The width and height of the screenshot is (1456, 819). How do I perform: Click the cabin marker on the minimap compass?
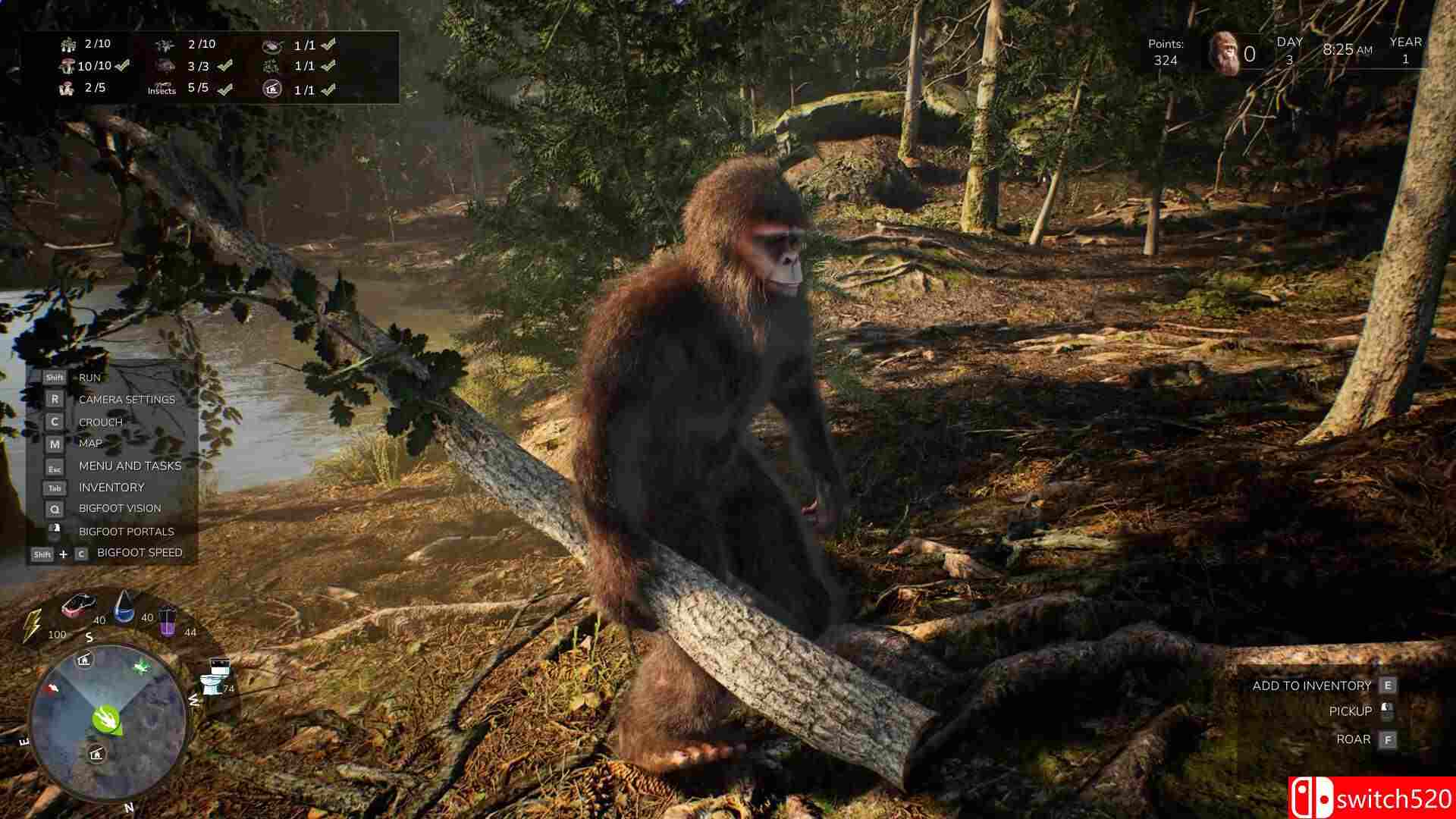coord(83,661)
